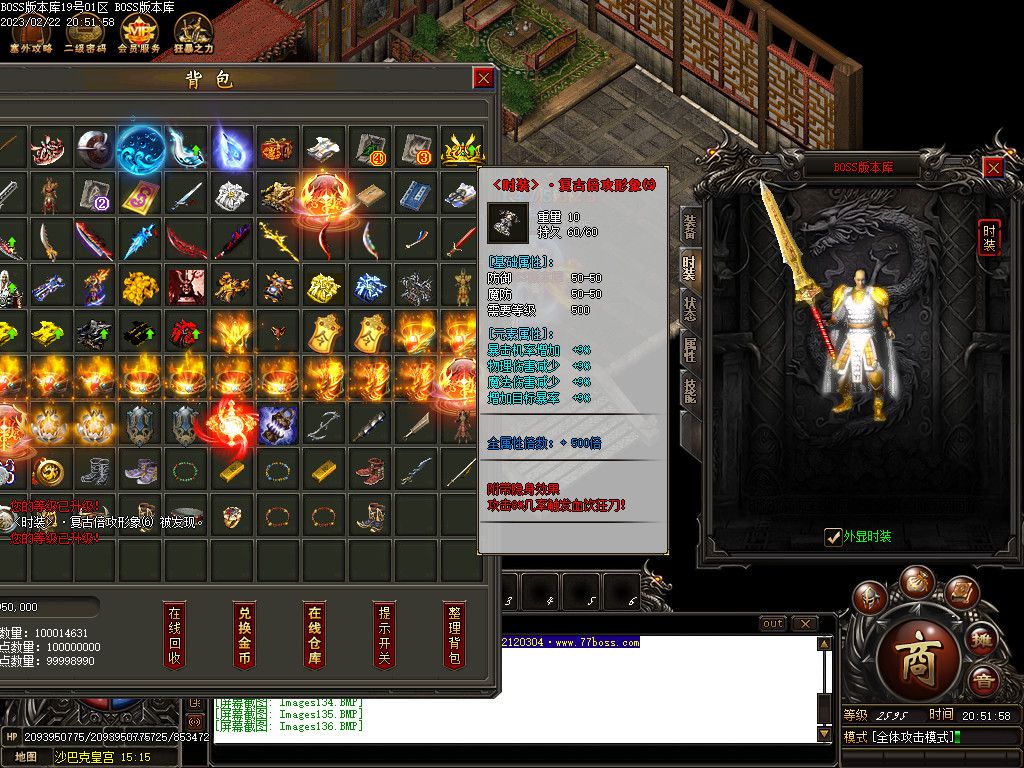
Task: Click the 兑换金币 gold exchange button
Action: pyautogui.click(x=244, y=635)
